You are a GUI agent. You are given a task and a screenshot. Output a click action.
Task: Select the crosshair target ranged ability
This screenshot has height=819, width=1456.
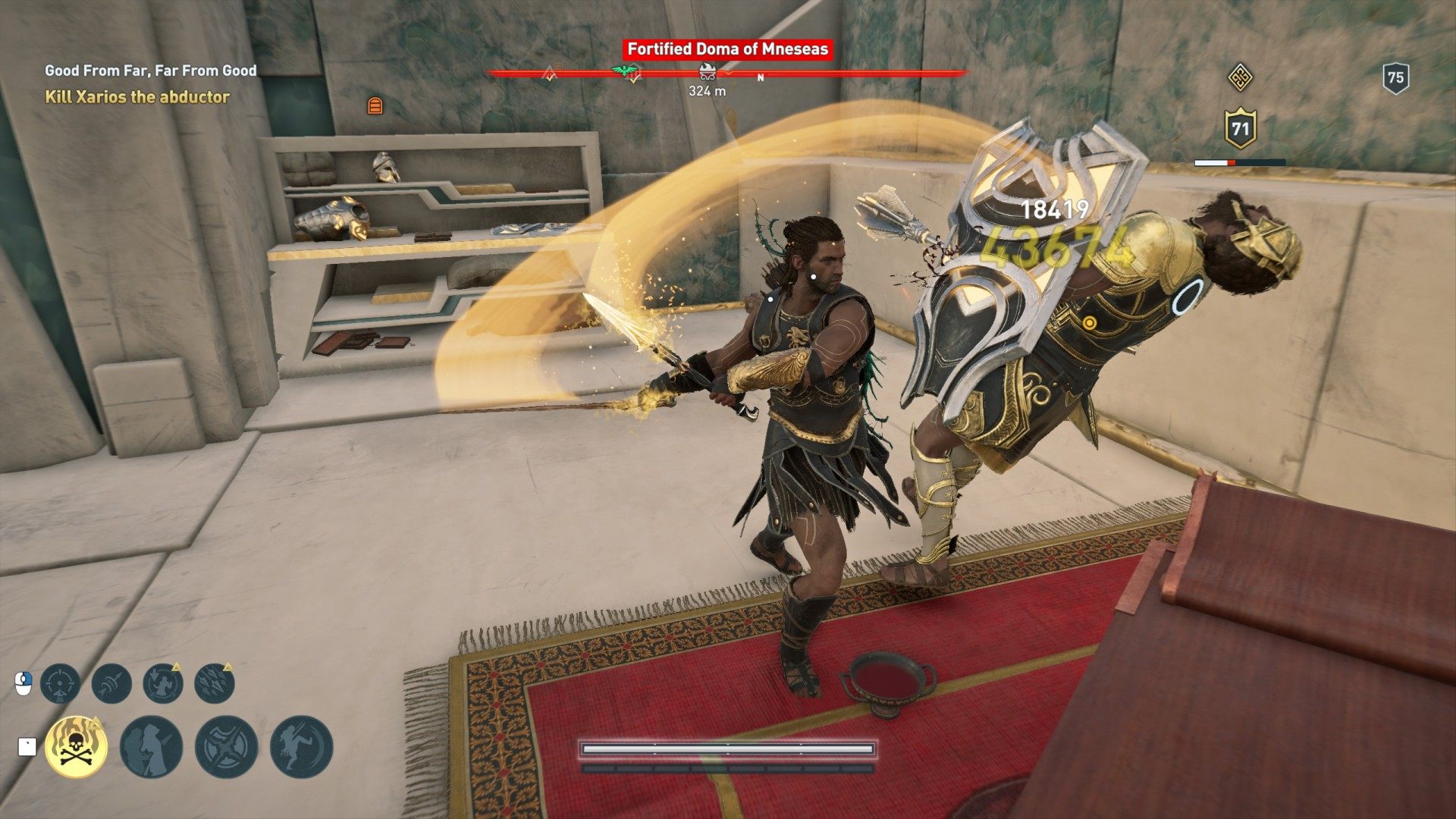pyautogui.click(x=60, y=683)
